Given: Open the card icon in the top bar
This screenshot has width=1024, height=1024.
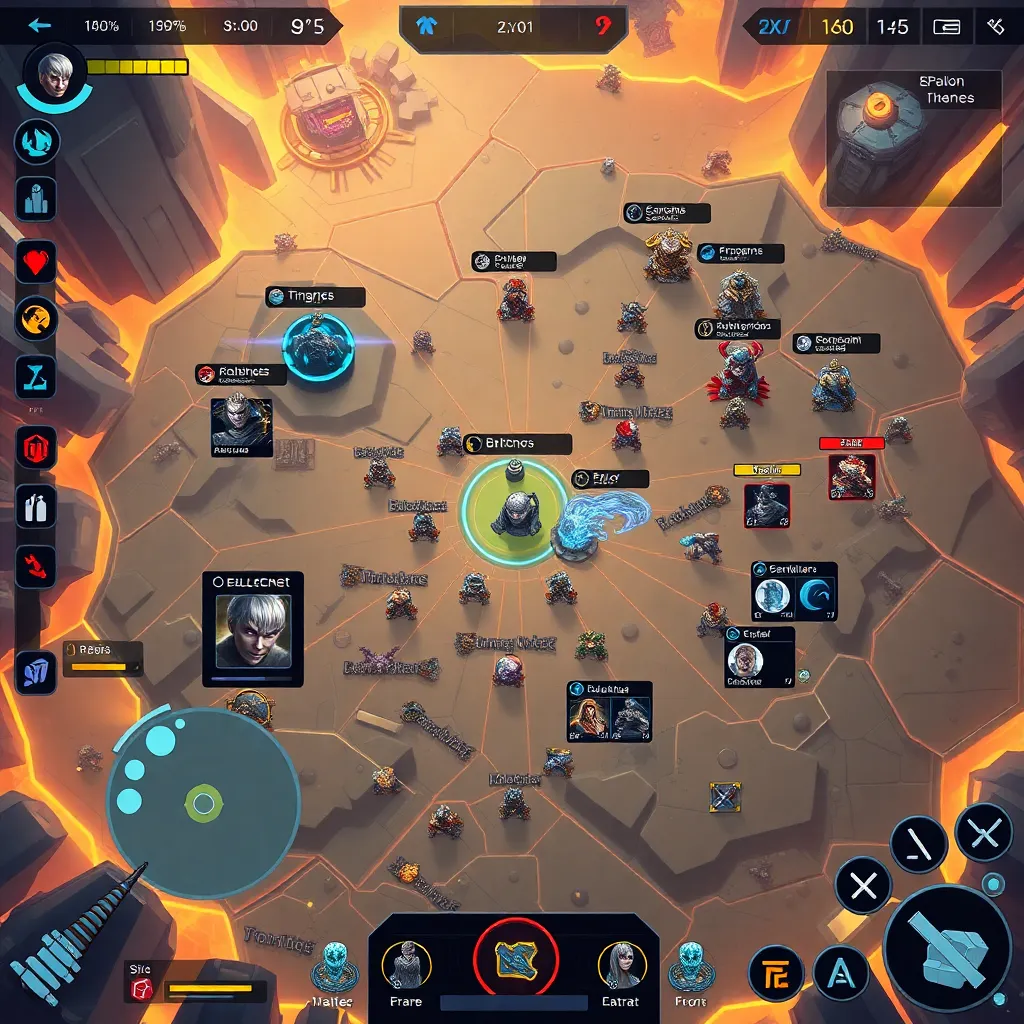Looking at the screenshot, I should pos(946,27).
